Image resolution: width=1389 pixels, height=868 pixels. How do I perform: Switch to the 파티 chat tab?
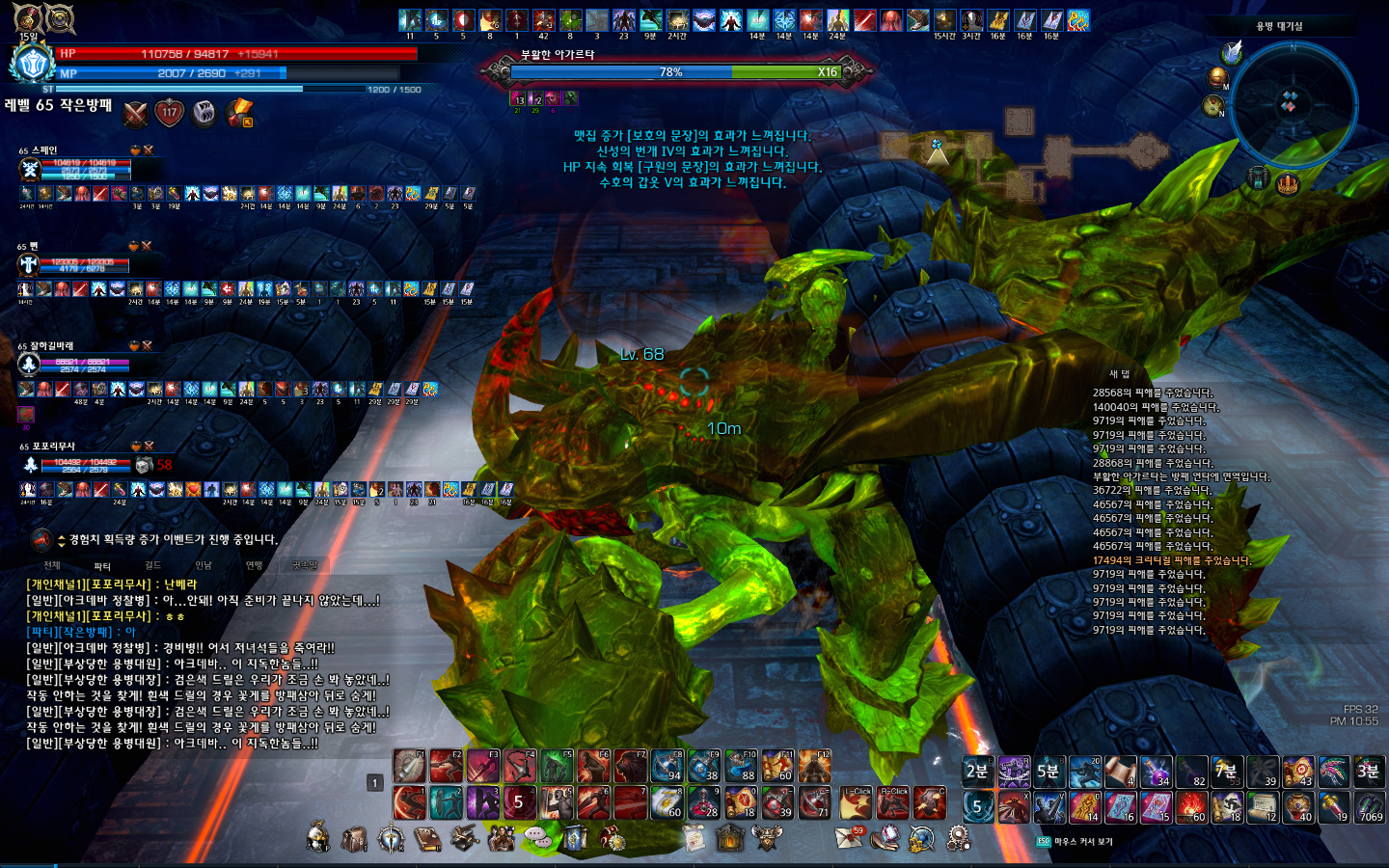click(102, 566)
